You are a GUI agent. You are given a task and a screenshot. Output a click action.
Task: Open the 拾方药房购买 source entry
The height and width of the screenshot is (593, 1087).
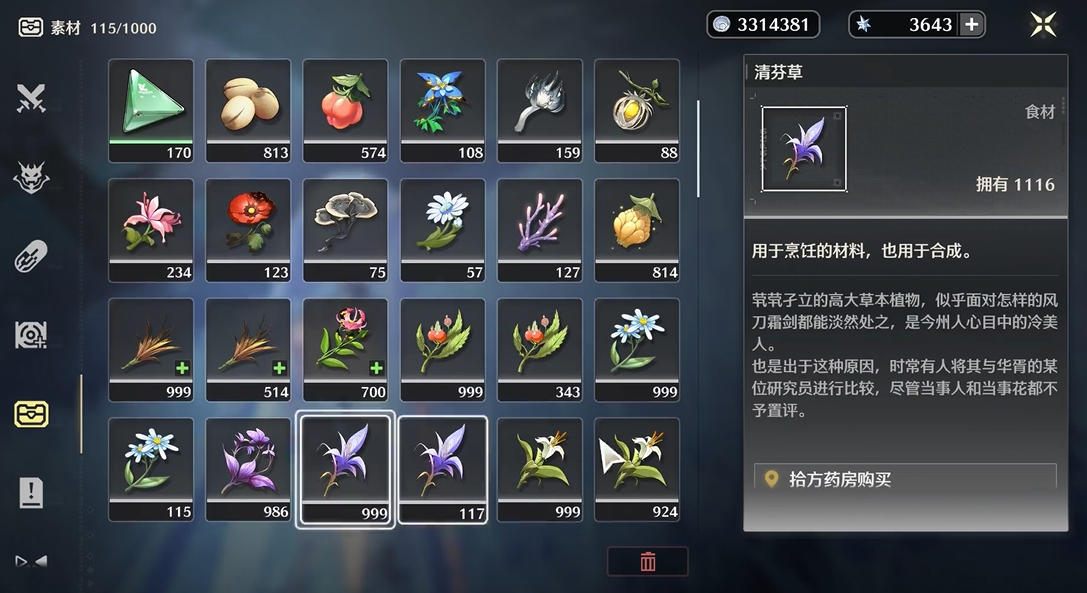coord(905,479)
